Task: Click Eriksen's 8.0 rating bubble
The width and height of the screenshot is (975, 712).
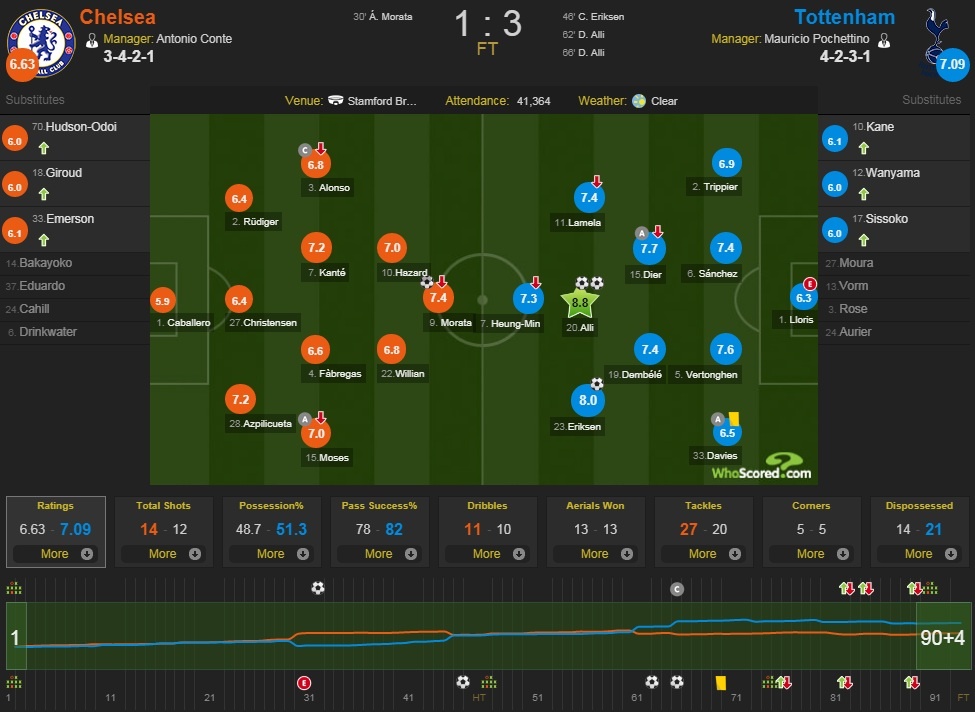Action: tap(588, 401)
